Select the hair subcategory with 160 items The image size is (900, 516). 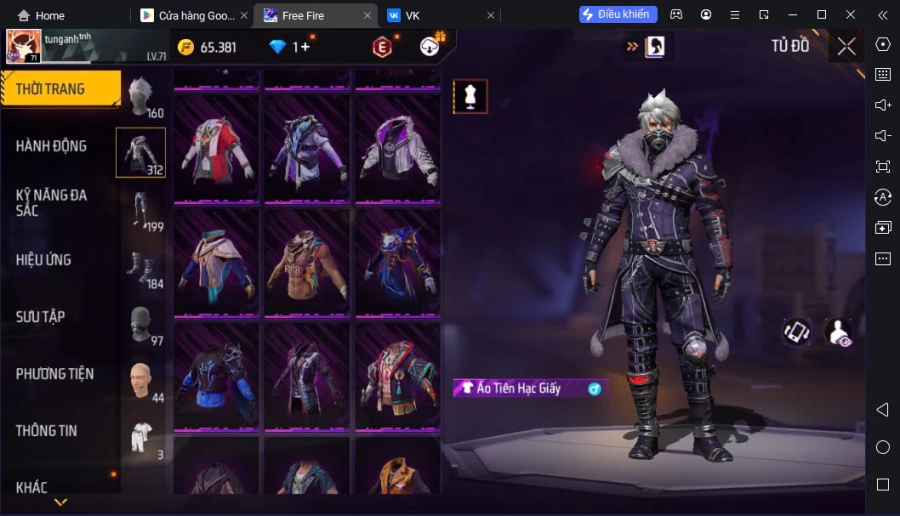[141, 97]
